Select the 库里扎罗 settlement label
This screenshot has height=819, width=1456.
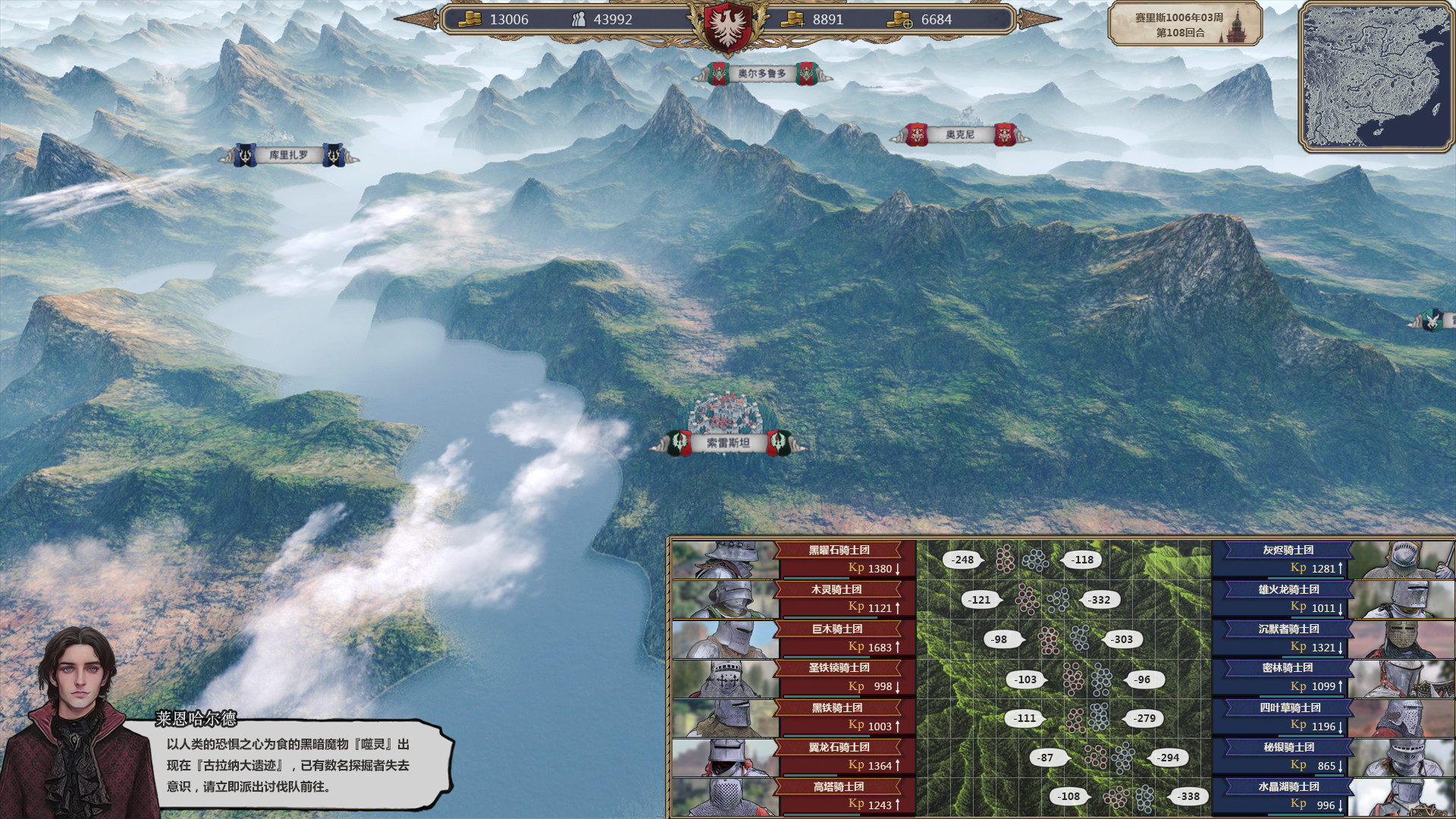(290, 155)
